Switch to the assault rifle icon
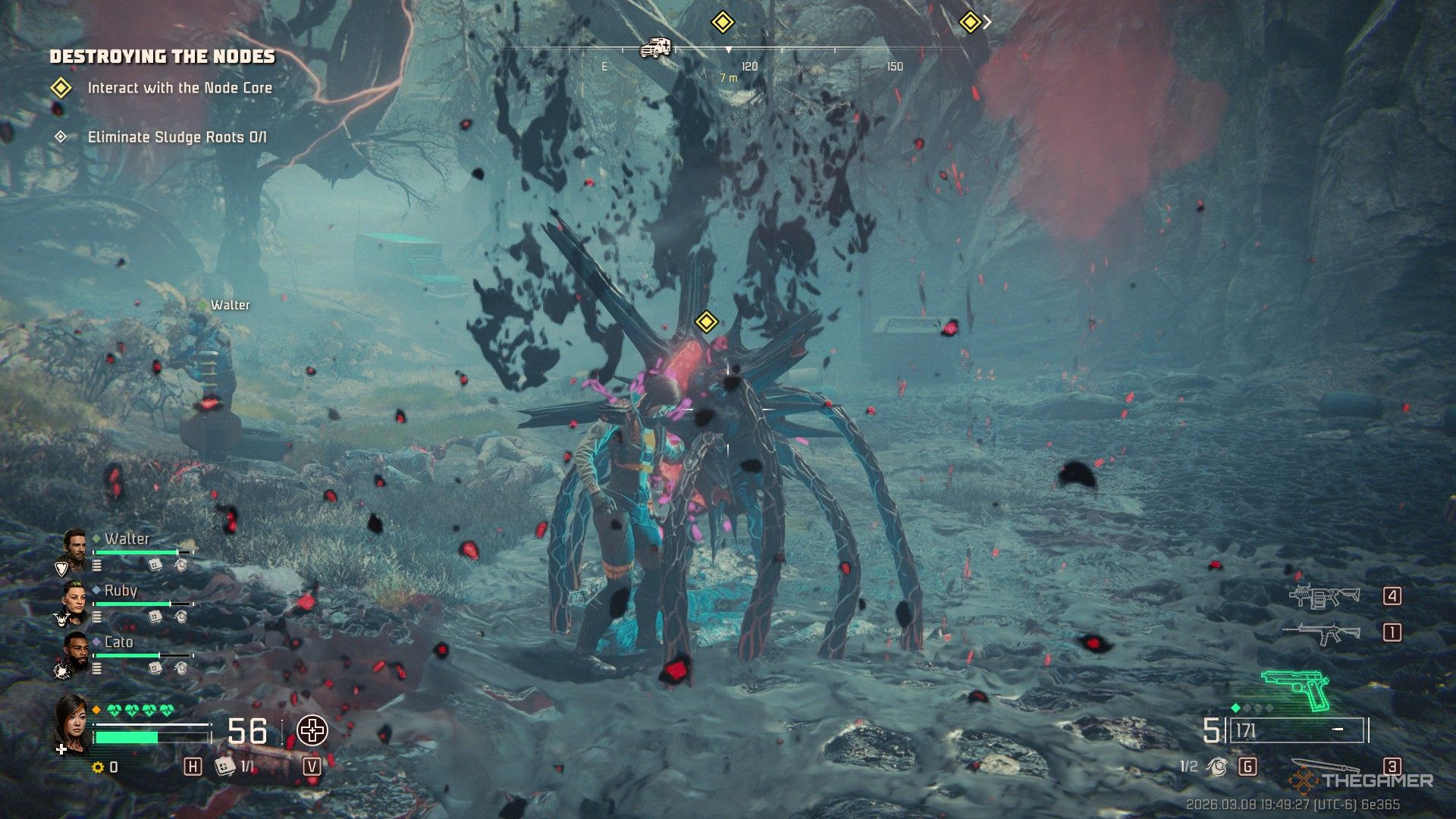Image resolution: width=1456 pixels, height=819 pixels. click(1321, 632)
